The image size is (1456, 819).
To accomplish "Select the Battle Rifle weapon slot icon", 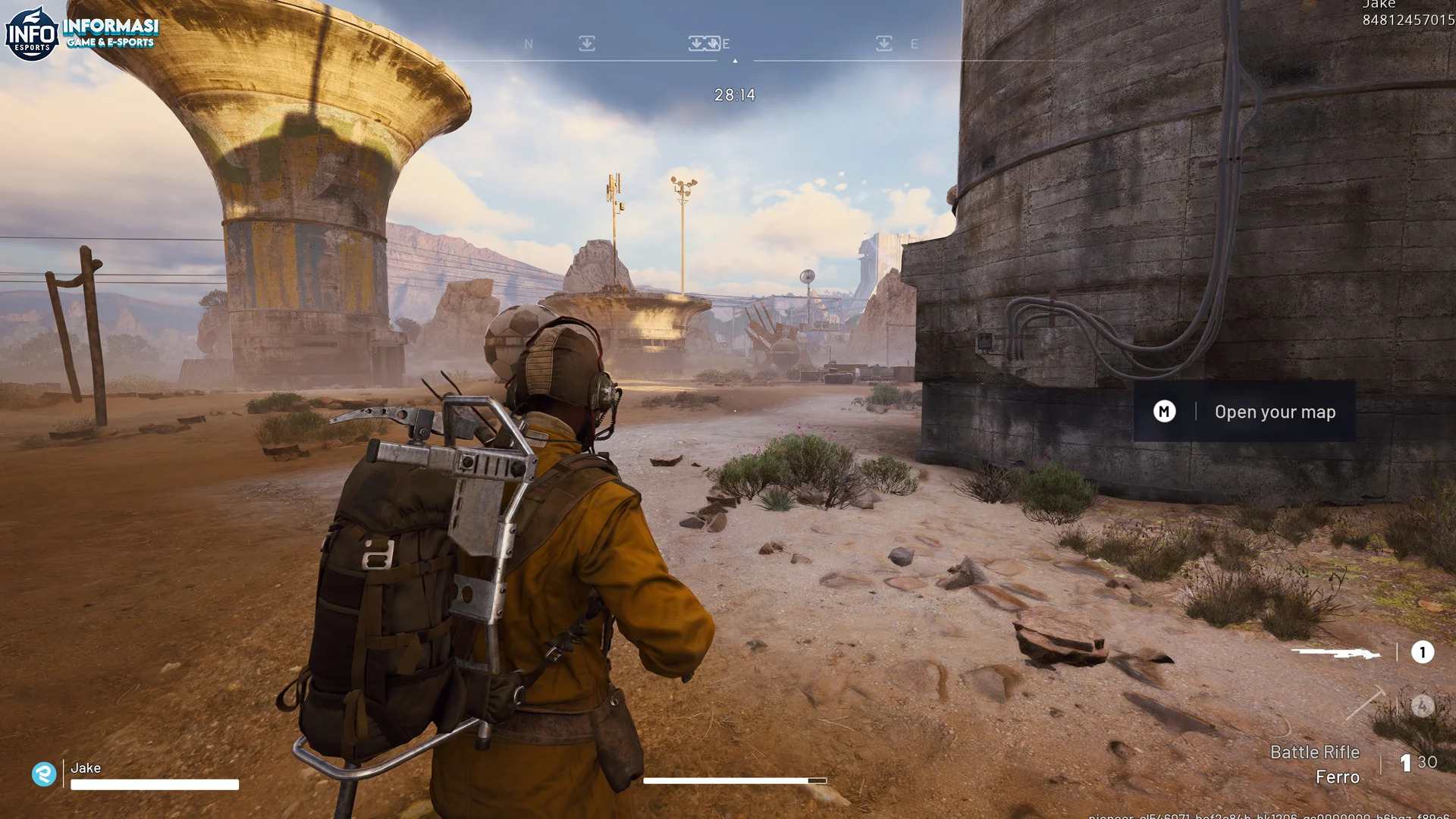I will click(x=1338, y=653).
